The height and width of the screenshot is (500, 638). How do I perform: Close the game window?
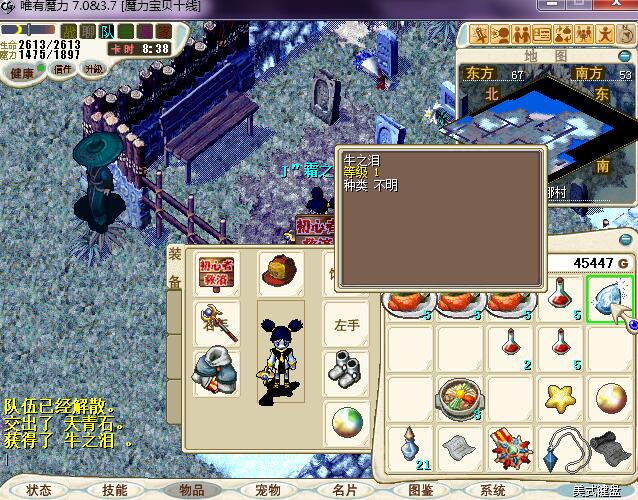point(623,7)
